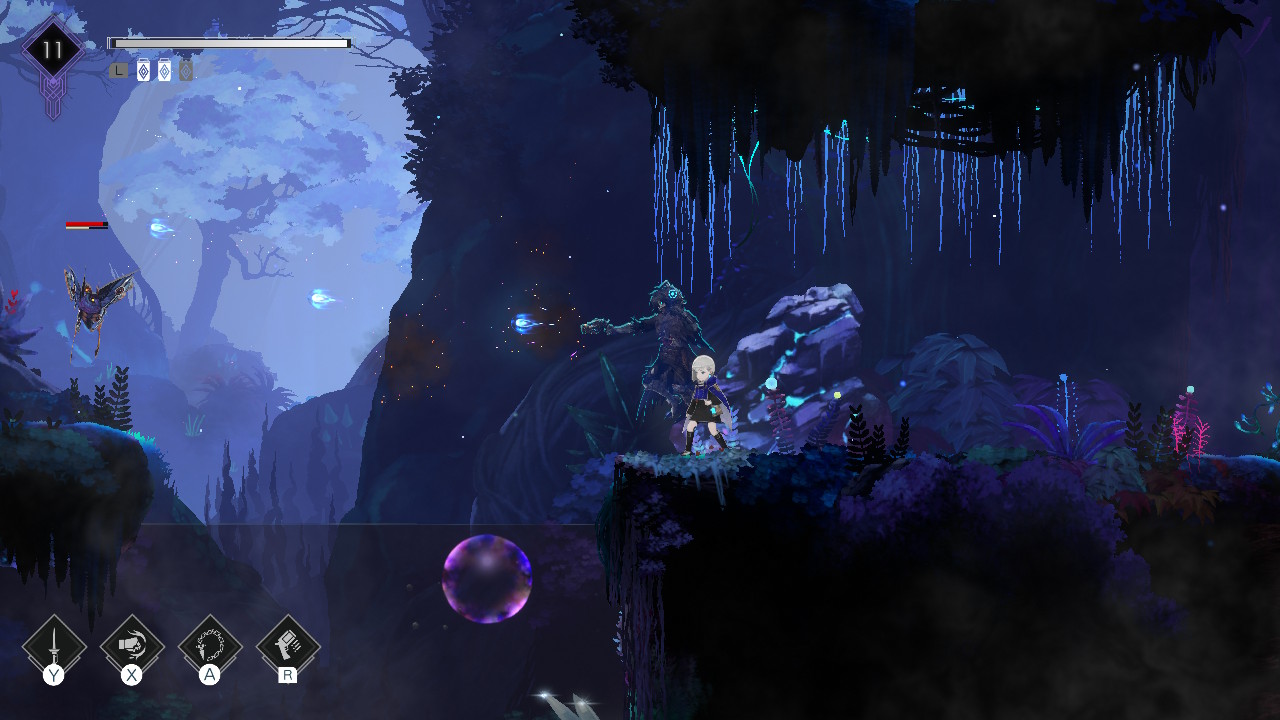Select the sword attack skill icon

pyautogui.click(x=54, y=646)
